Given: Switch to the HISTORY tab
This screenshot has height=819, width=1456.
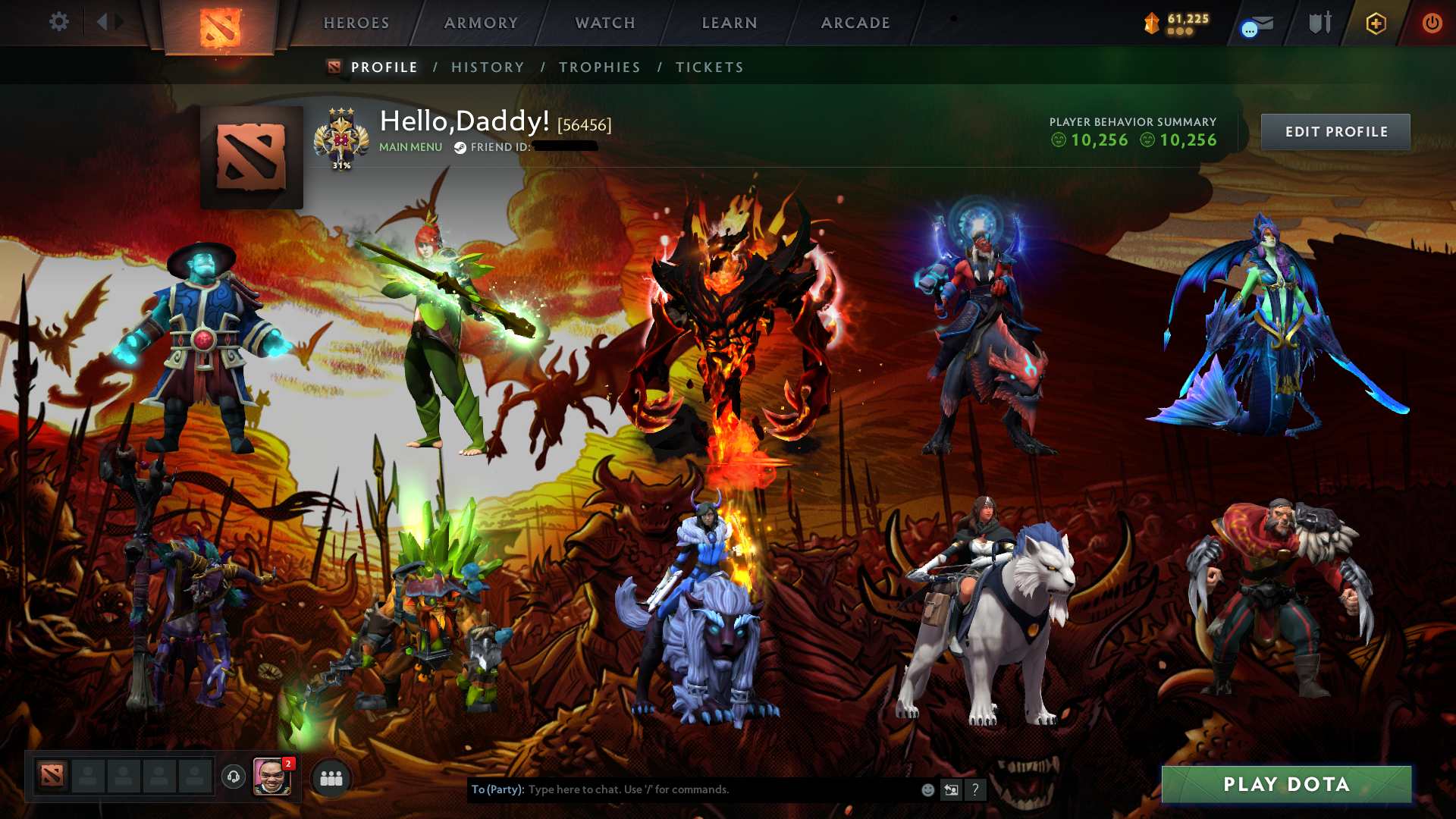Looking at the screenshot, I should tap(487, 67).
